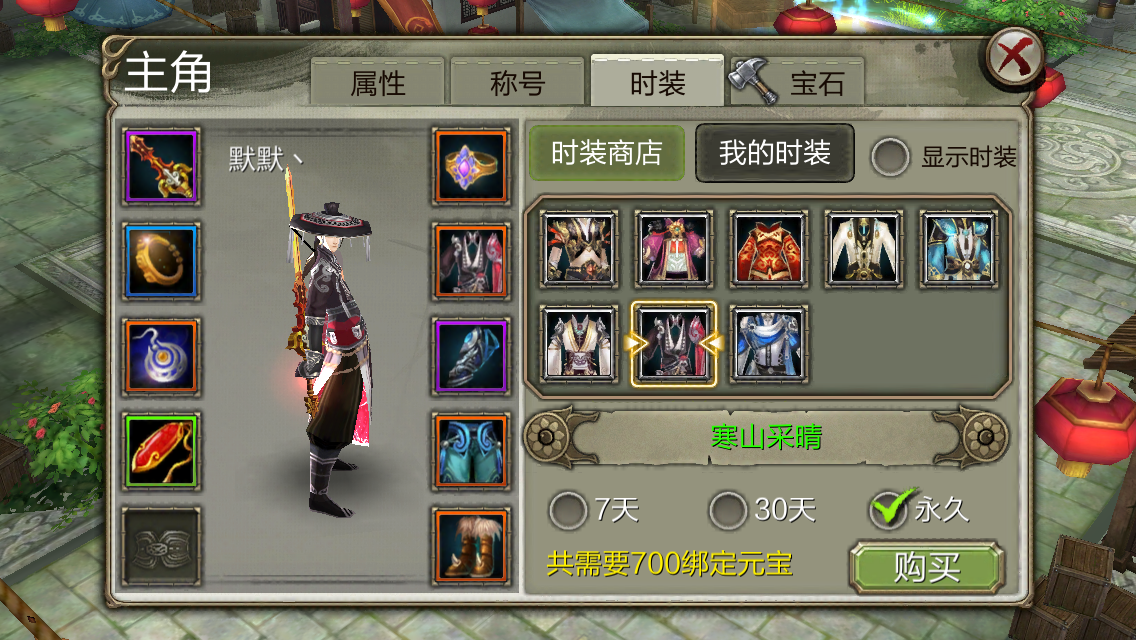Image resolution: width=1136 pixels, height=640 pixels.
Task: Click the fur-trimmed boots equipment slot
Action: [x=471, y=546]
